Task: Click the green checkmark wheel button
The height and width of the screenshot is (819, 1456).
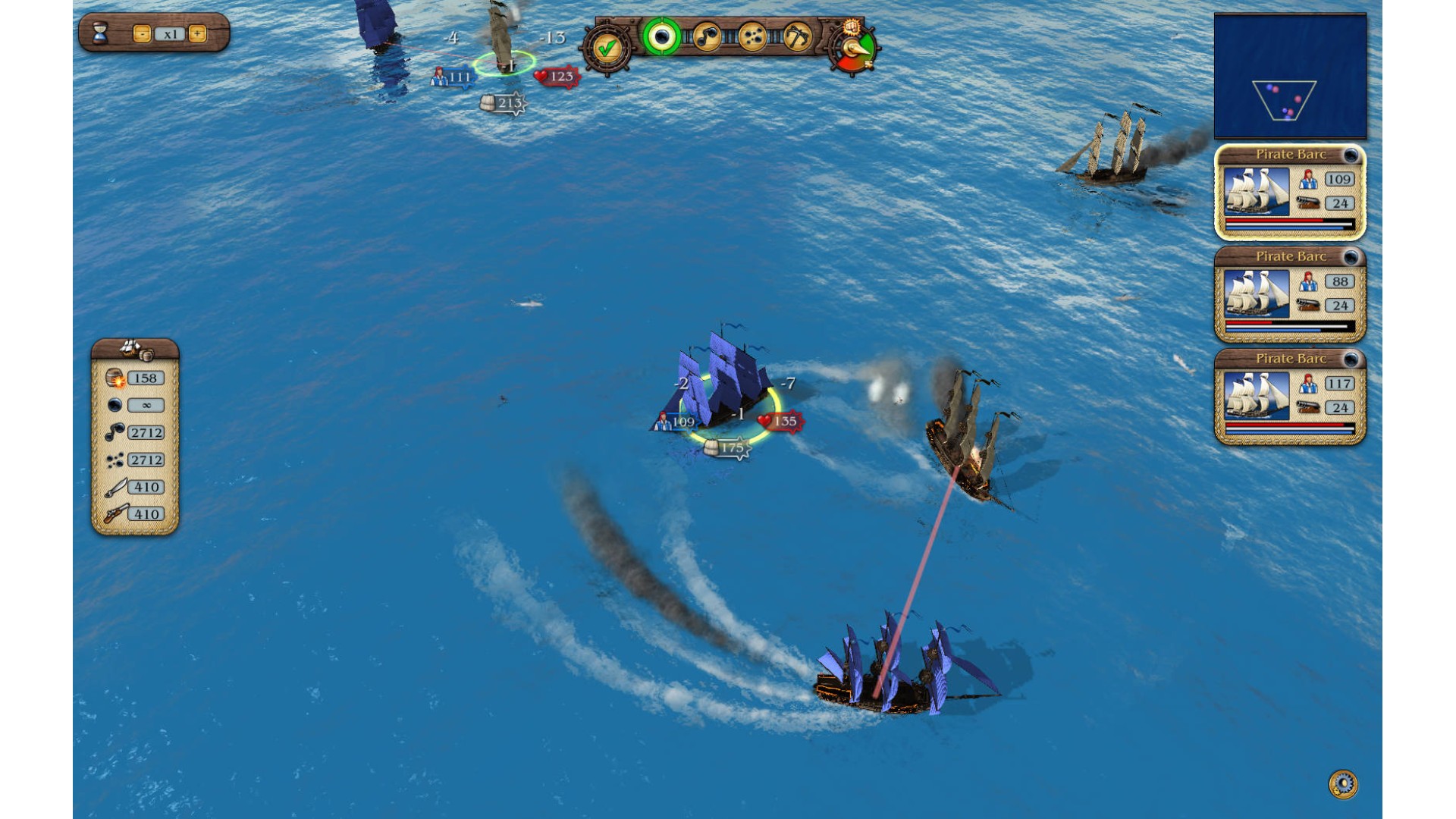Action: [606, 49]
